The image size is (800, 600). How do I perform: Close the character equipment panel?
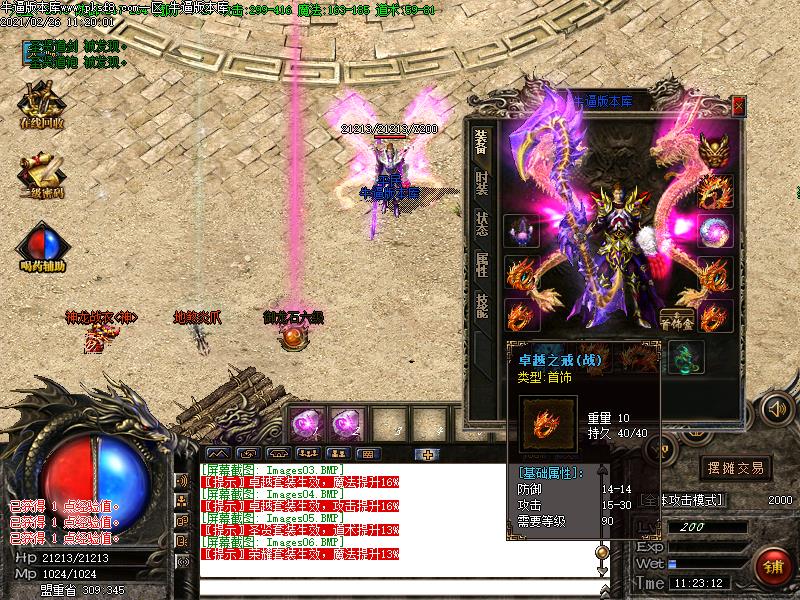(x=738, y=105)
